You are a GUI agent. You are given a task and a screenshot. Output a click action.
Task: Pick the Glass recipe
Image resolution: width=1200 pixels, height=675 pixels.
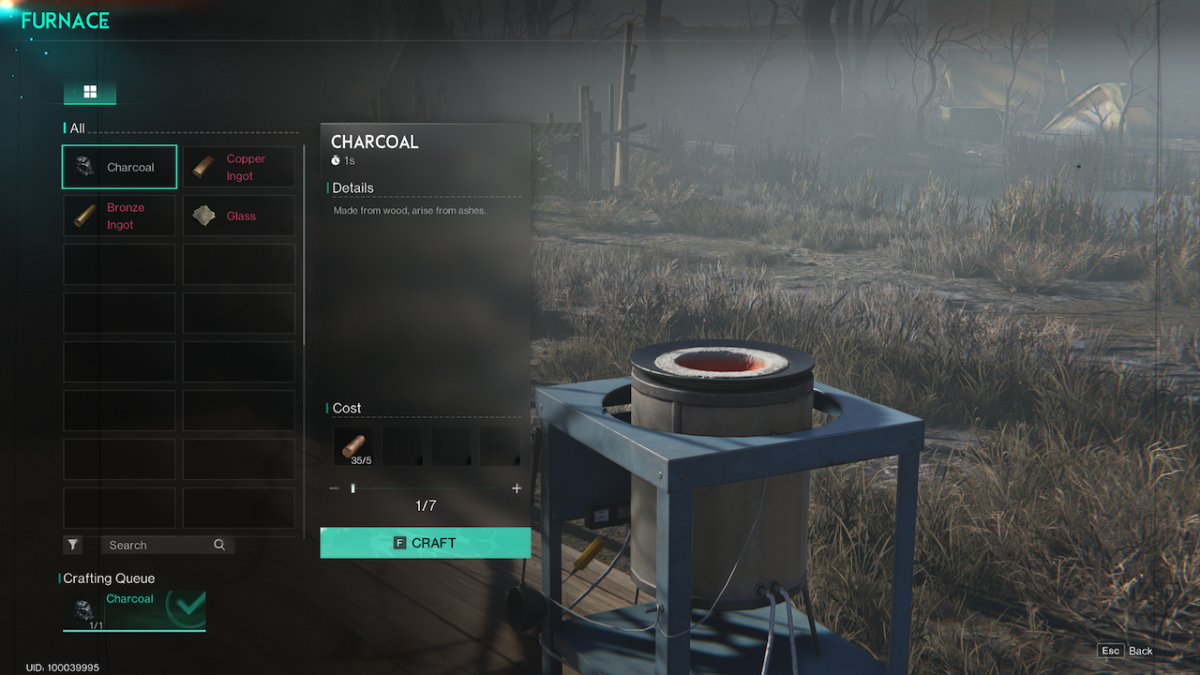(239, 216)
